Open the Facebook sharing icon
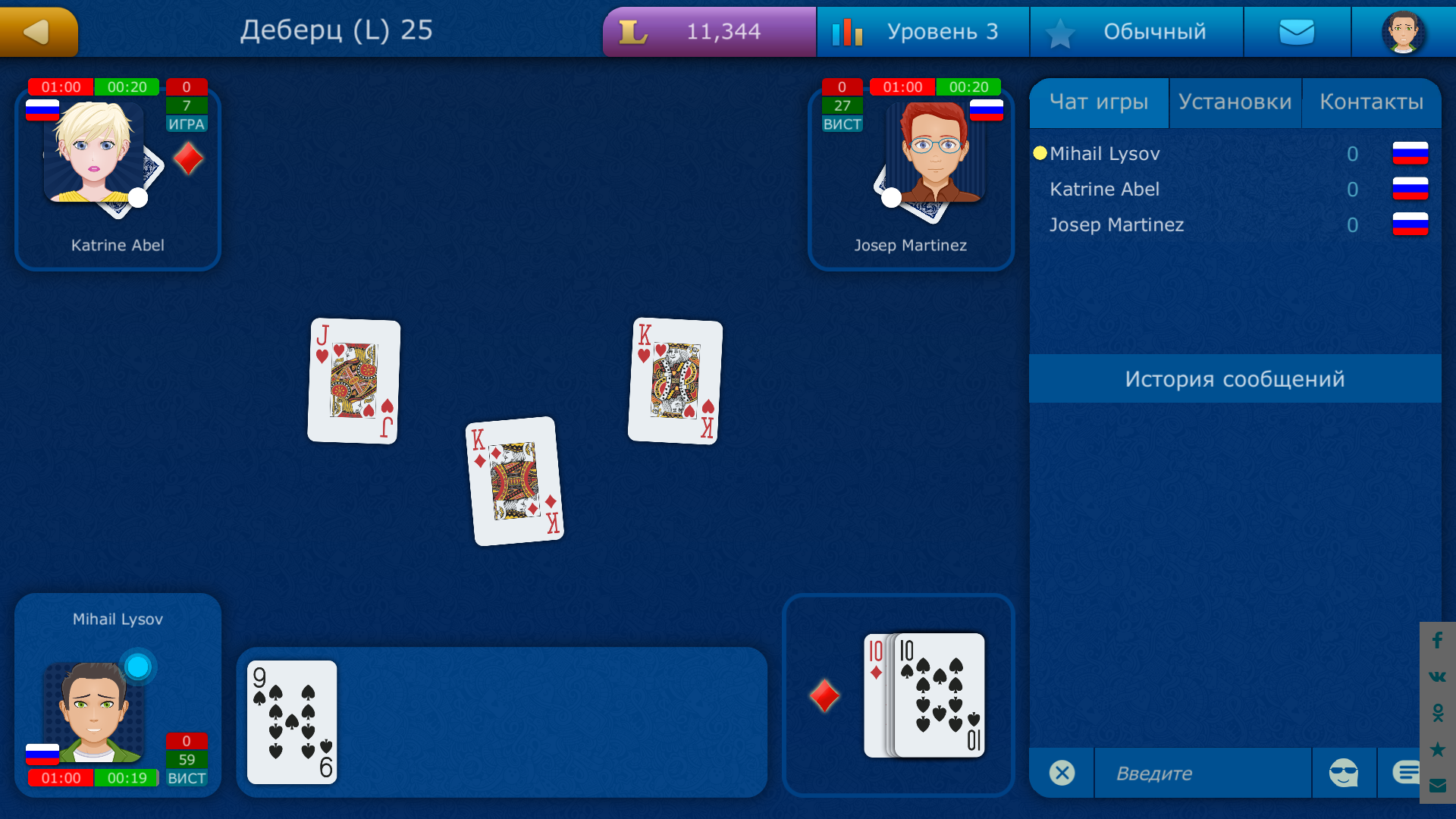 pyautogui.click(x=1438, y=641)
